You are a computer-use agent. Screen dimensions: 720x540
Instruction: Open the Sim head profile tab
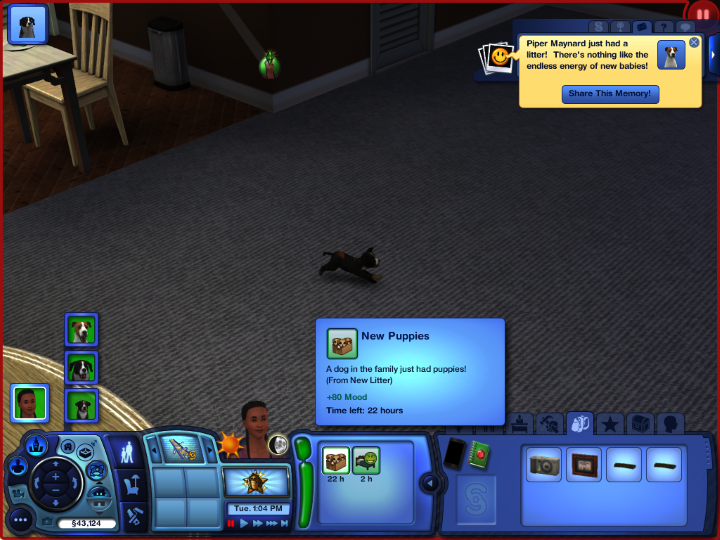click(x=668, y=424)
